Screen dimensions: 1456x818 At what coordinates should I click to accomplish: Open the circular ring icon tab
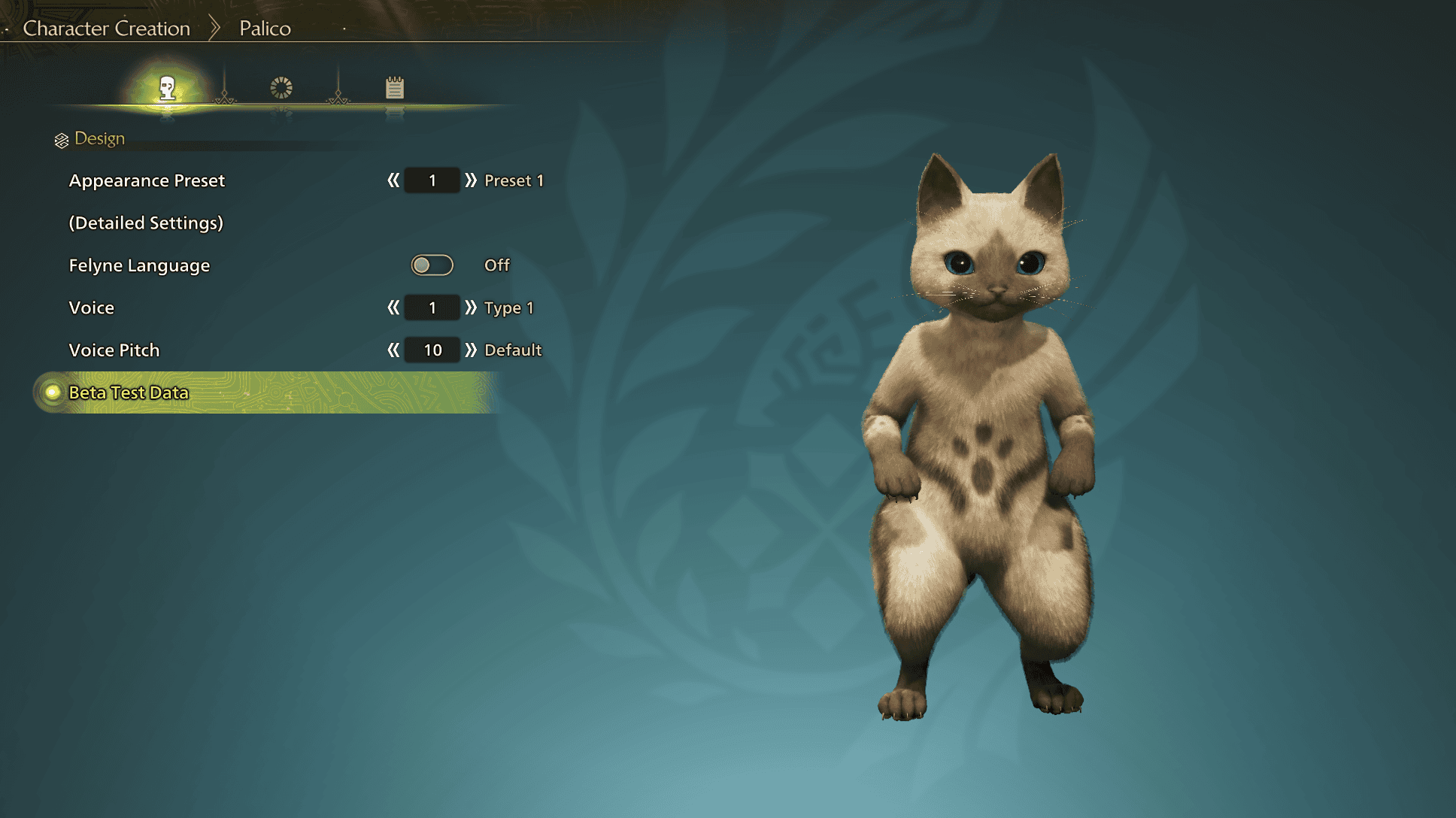[281, 89]
